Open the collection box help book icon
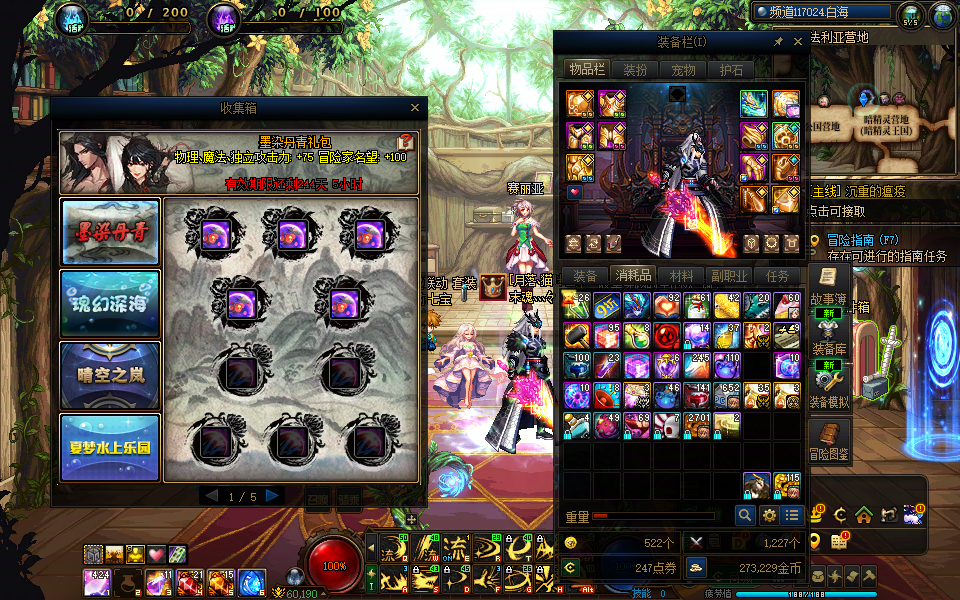 click(x=406, y=142)
